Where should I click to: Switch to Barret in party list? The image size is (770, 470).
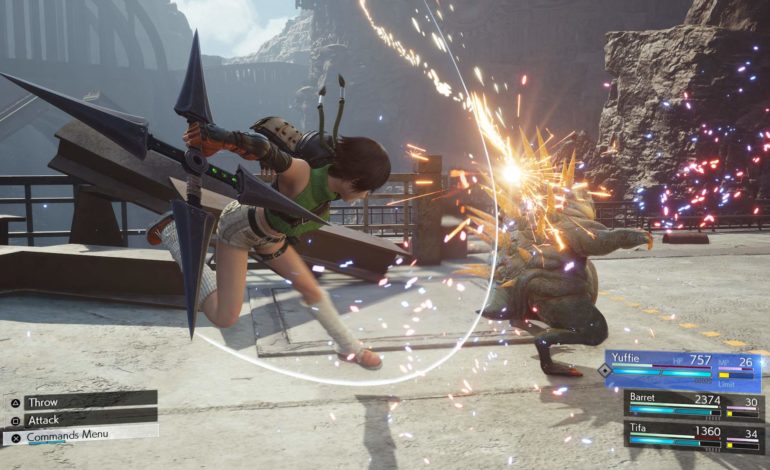692,403
